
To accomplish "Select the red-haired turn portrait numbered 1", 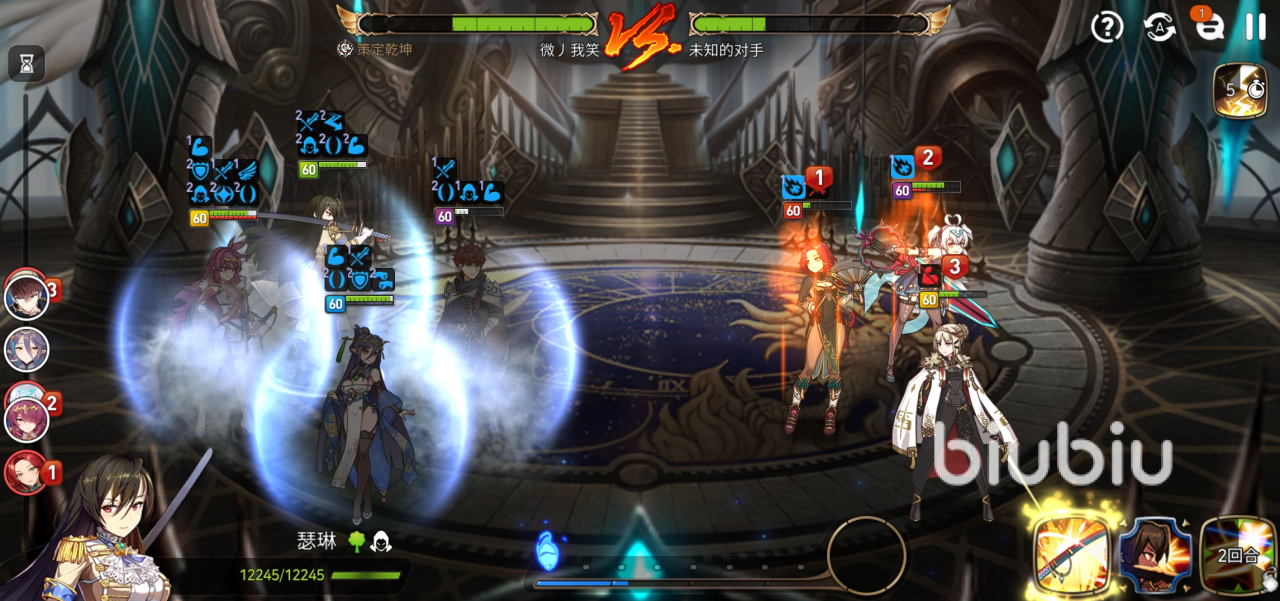I will tap(25, 472).
